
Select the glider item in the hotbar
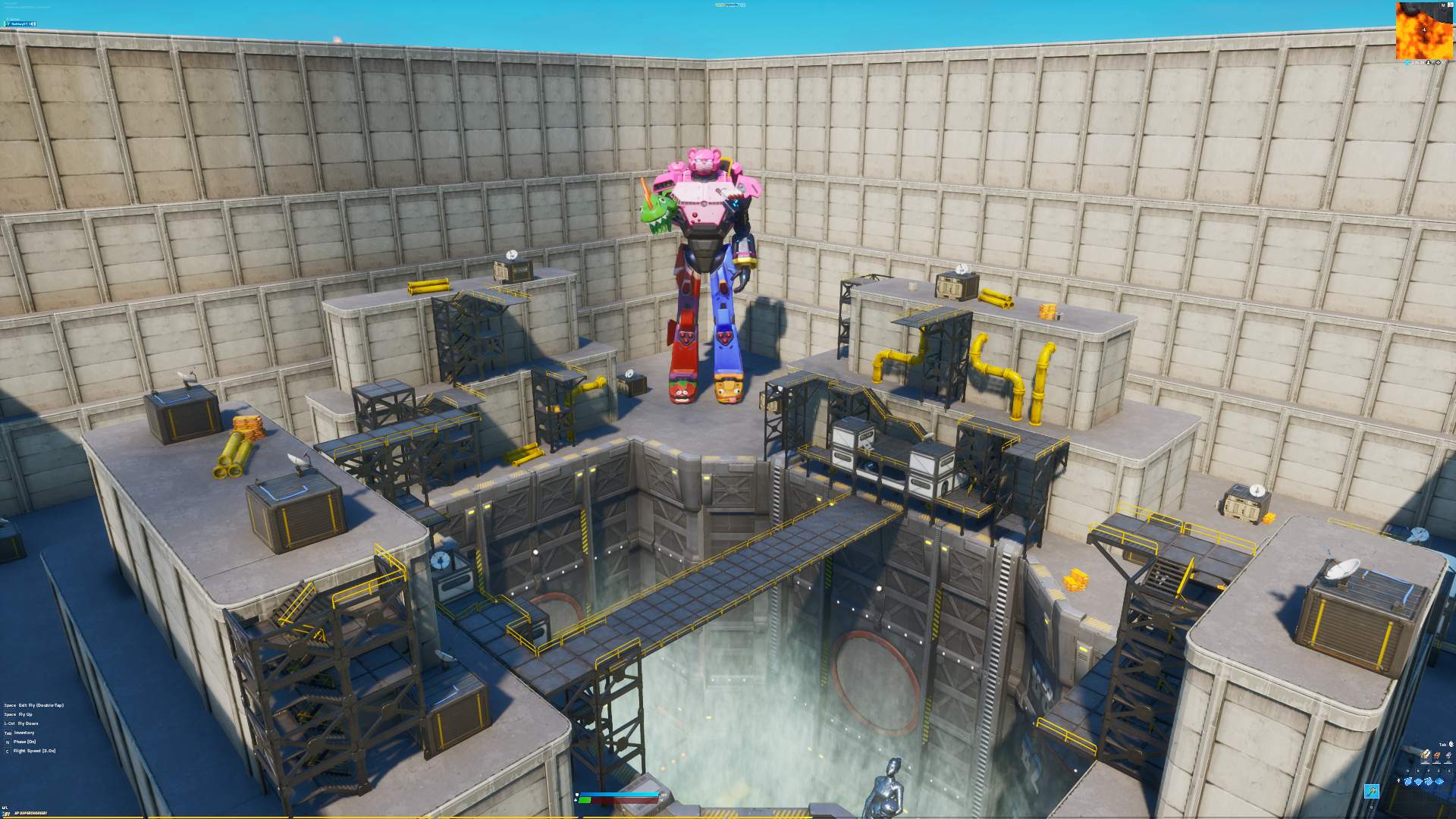coord(1372,791)
